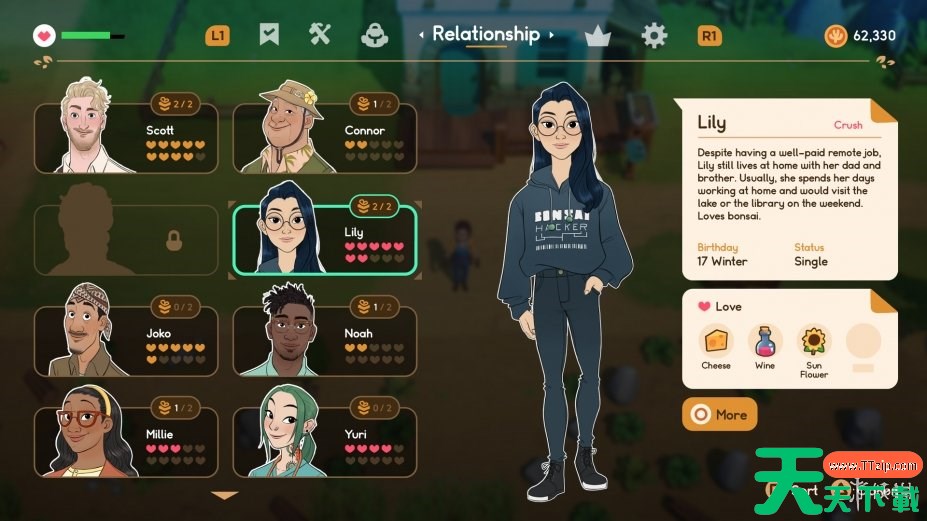This screenshot has height=521, width=927.
Task: Switch to the backpack inventory tab
Action: (x=374, y=35)
